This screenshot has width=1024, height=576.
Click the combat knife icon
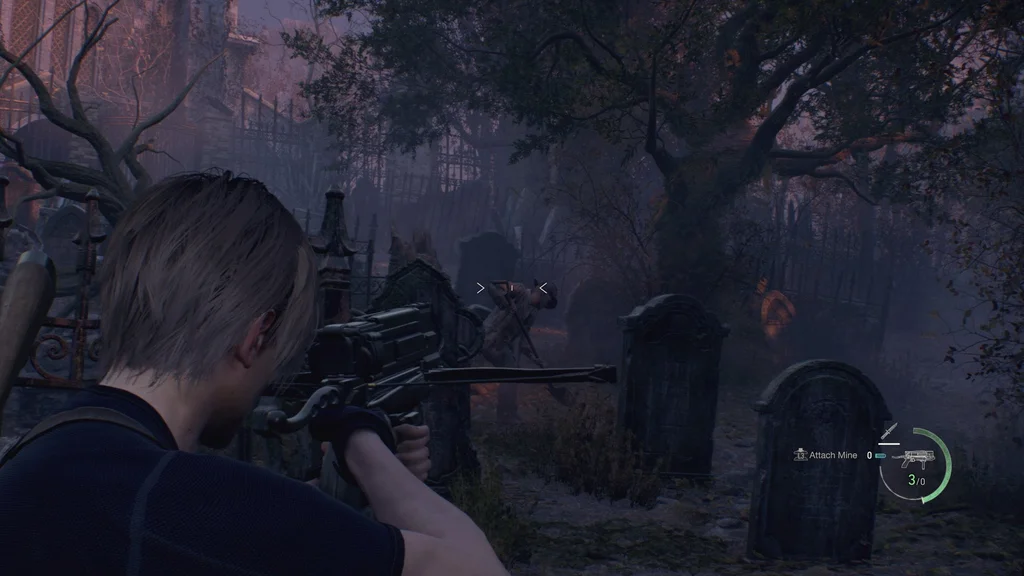point(890,432)
